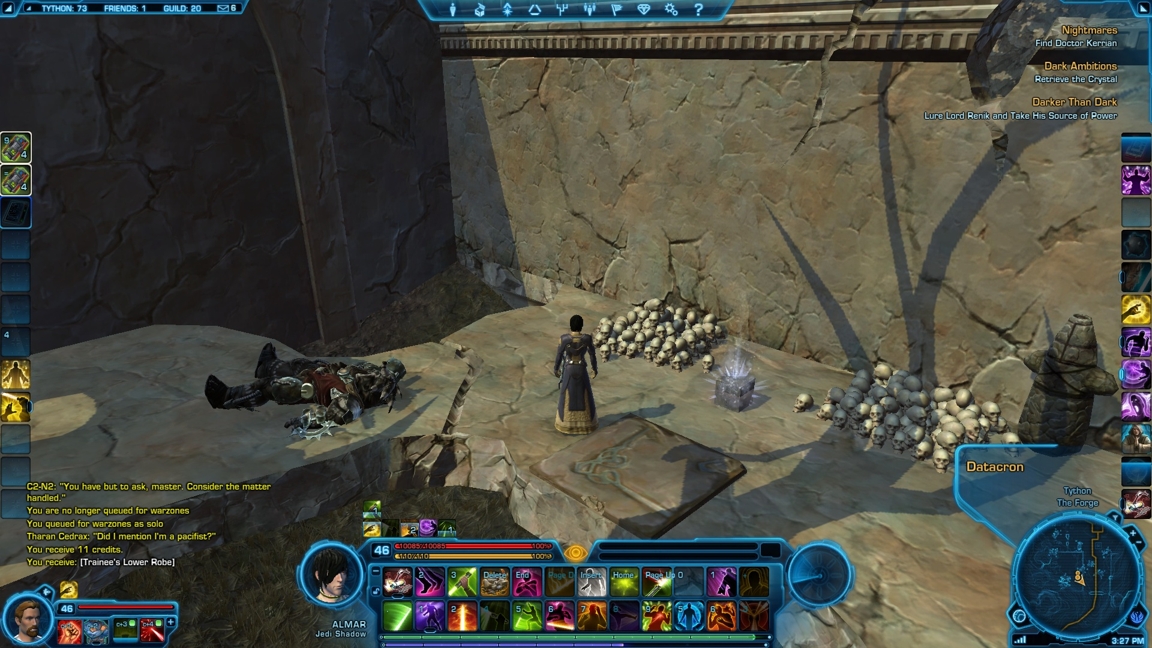The width and height of the screenshot is (1152, 648).
Task: Open the help question mark menu
Action: tap(698, 9)
